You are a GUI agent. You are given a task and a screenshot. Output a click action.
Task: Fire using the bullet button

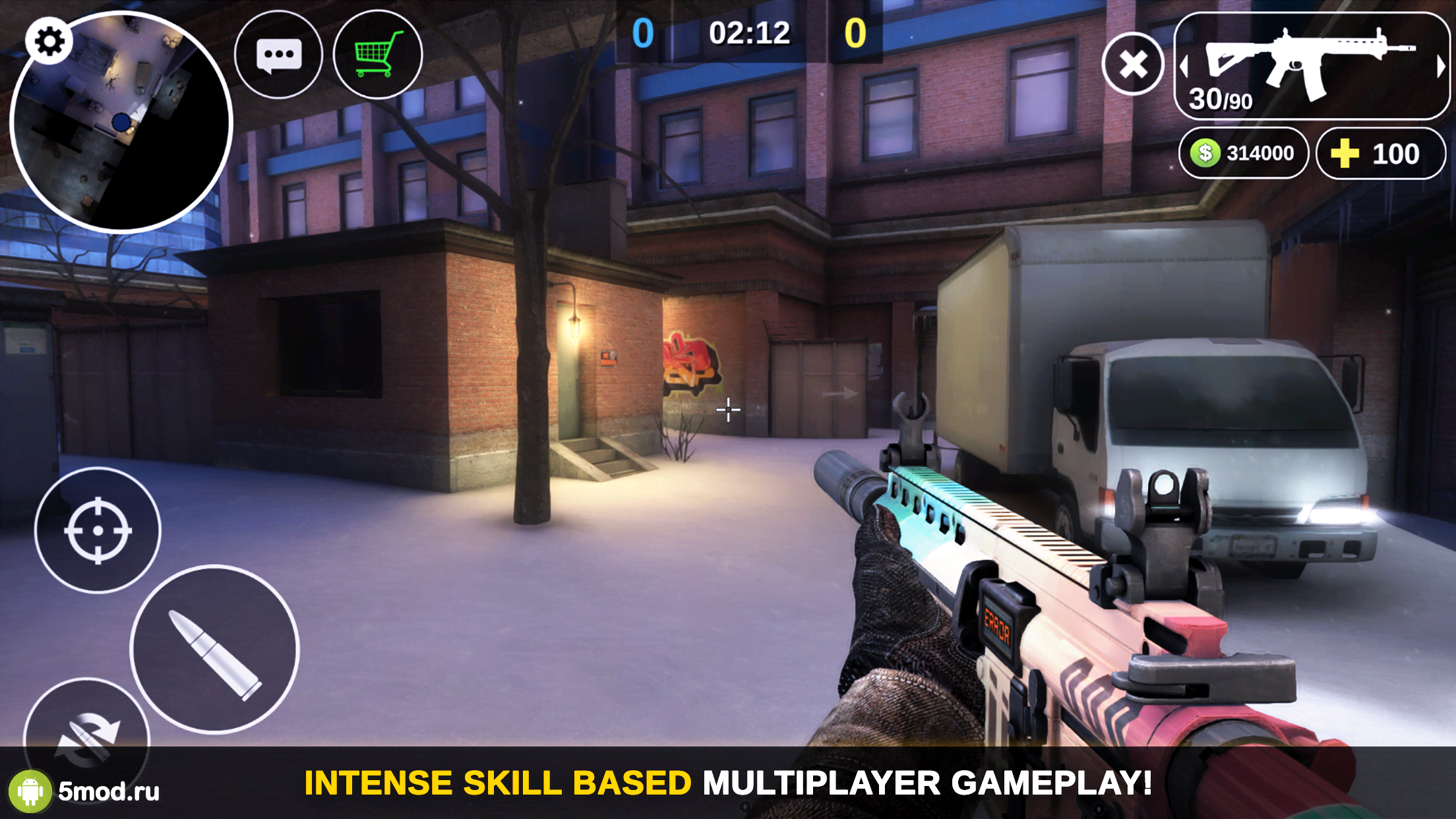click(x=215, y=650)
